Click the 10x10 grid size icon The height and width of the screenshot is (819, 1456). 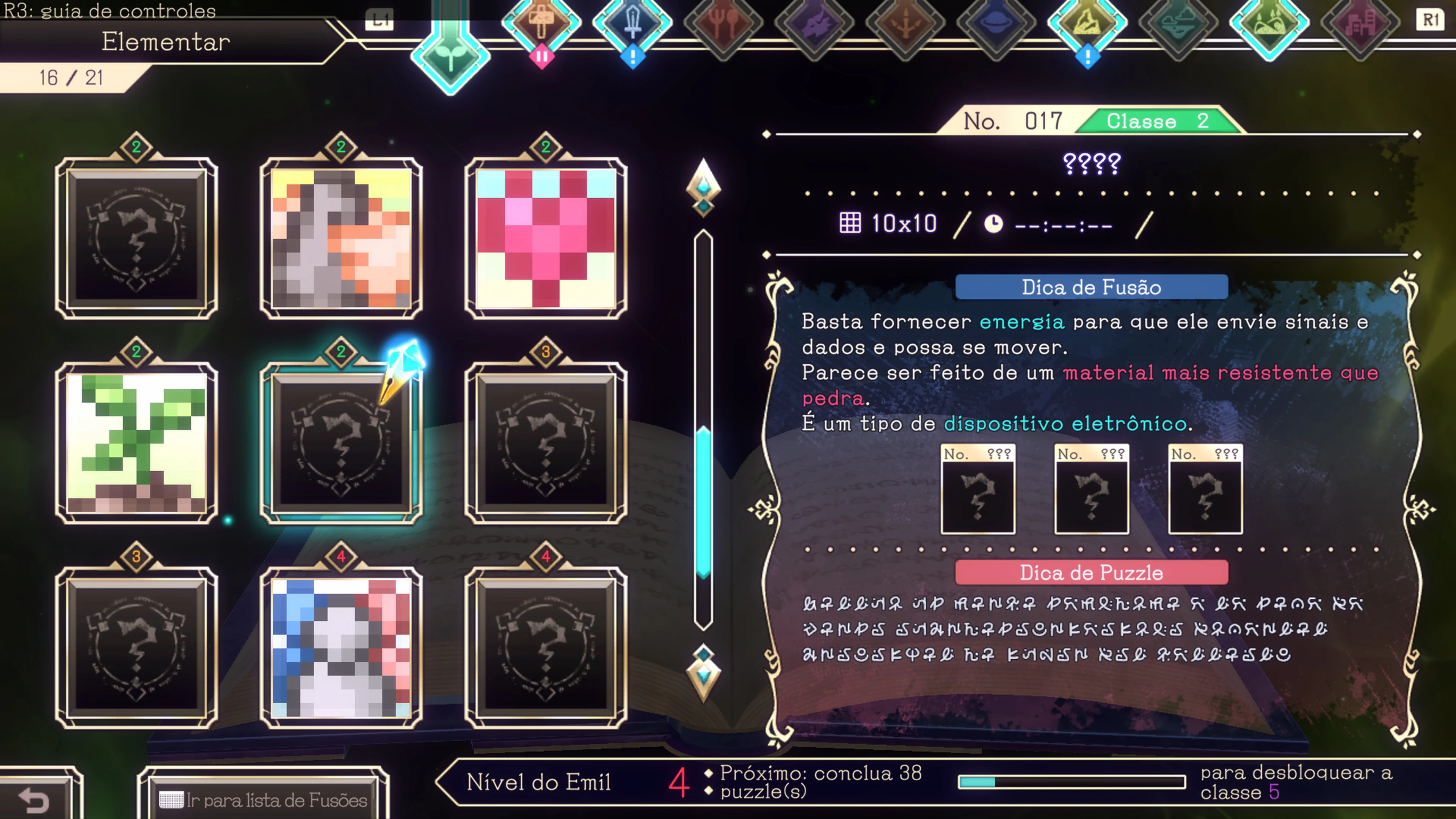coord(850,223)
